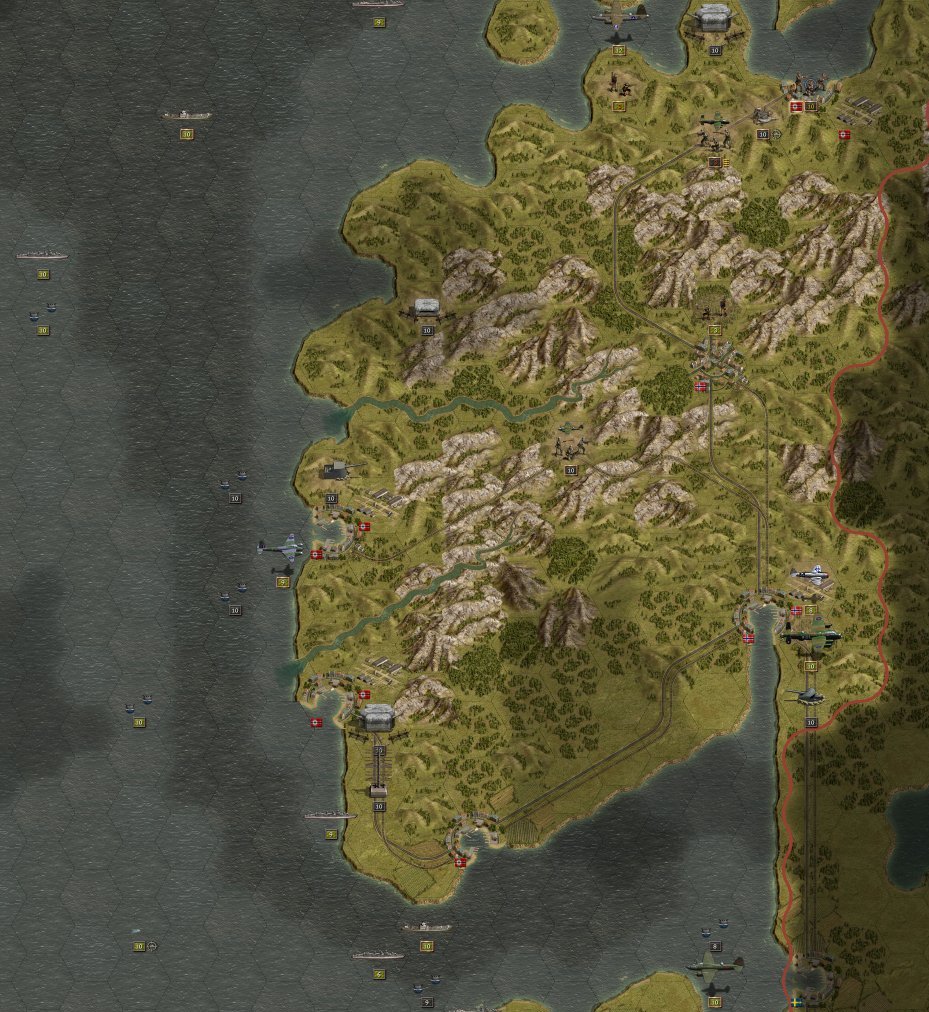Viewport: 929px width, 1012px height.
Task: Select the bomber with the strength 8 badge
Action: coord(714,965)
